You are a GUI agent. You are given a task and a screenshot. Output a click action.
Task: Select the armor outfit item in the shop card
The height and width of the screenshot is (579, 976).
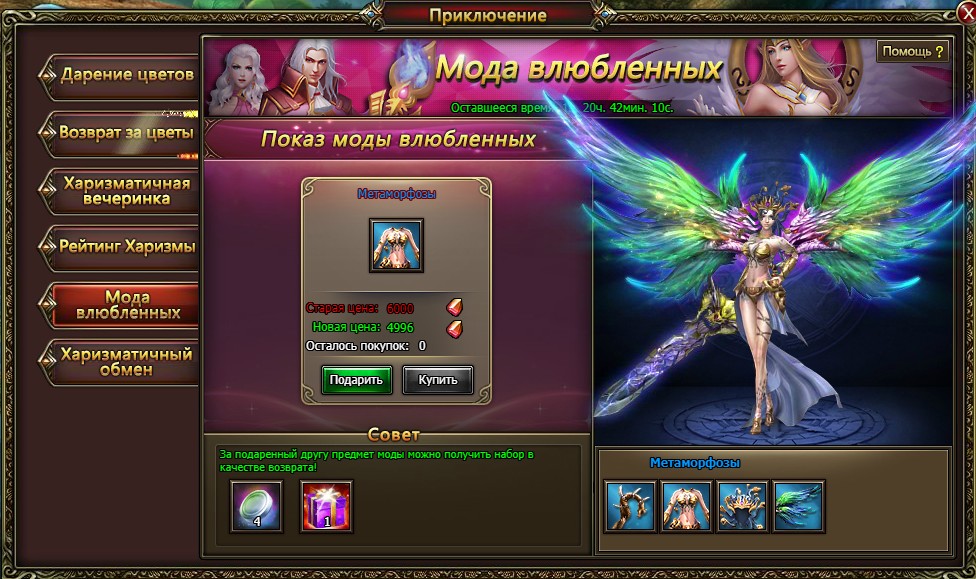tap(397, 245)
